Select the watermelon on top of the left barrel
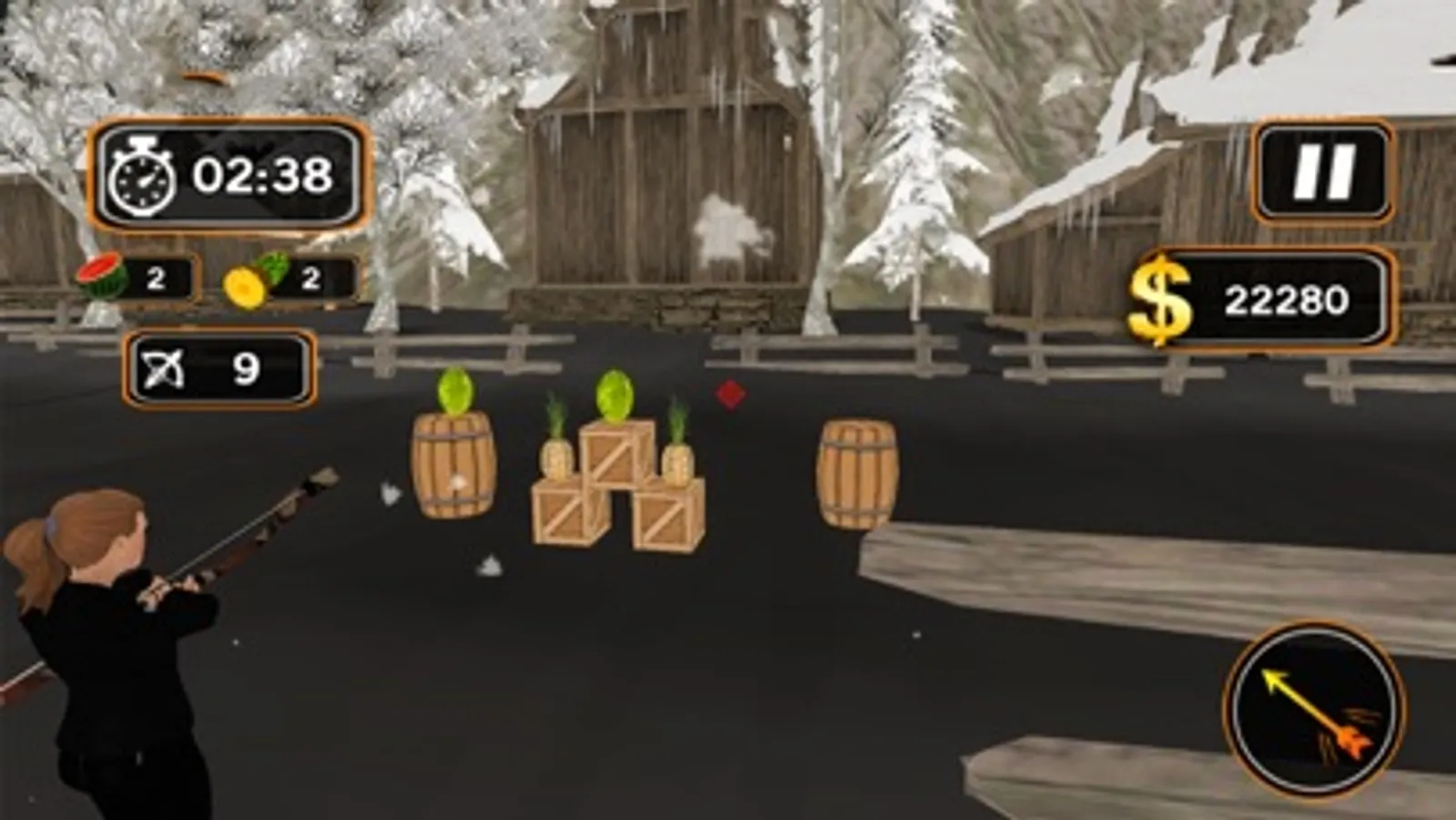This screenshot has width=1456, height=820. pos(455,392)
